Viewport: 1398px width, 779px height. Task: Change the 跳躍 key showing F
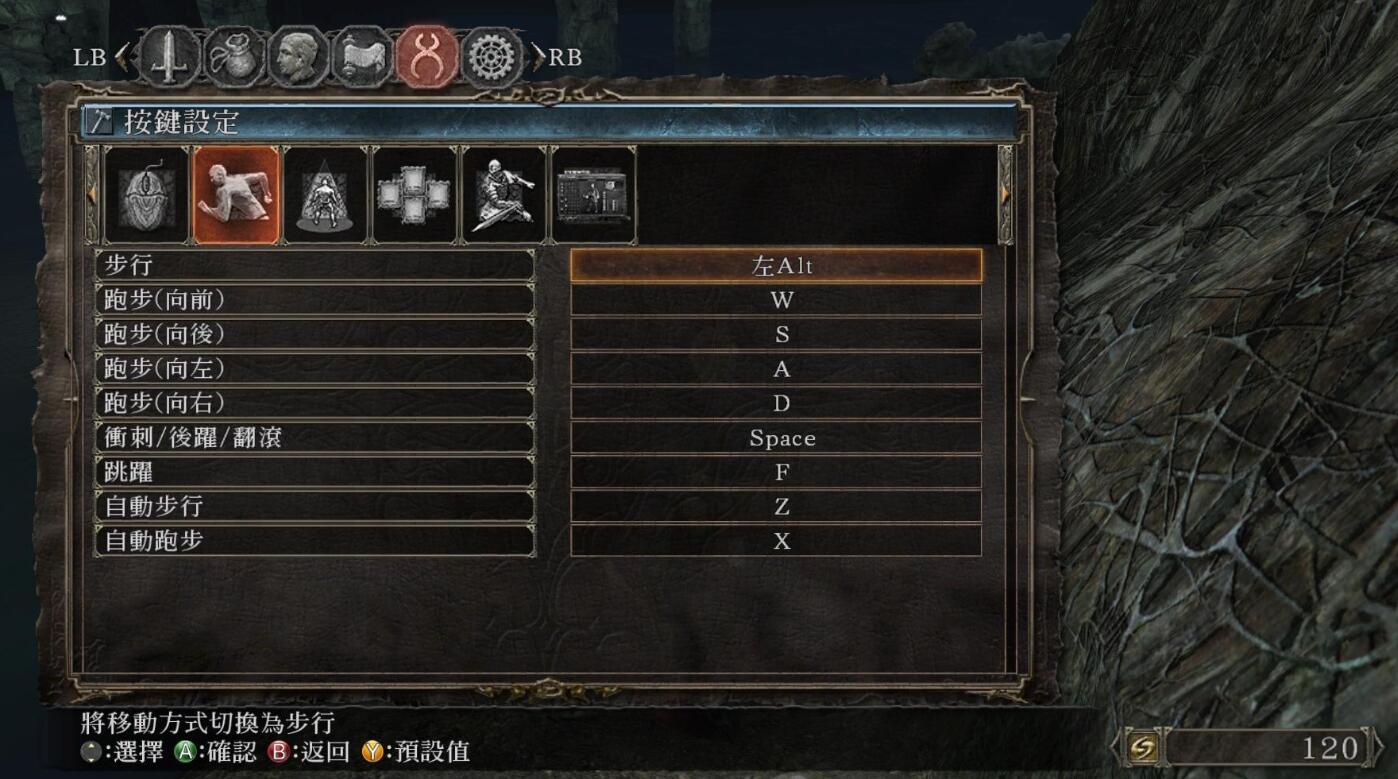click(776, 472)
